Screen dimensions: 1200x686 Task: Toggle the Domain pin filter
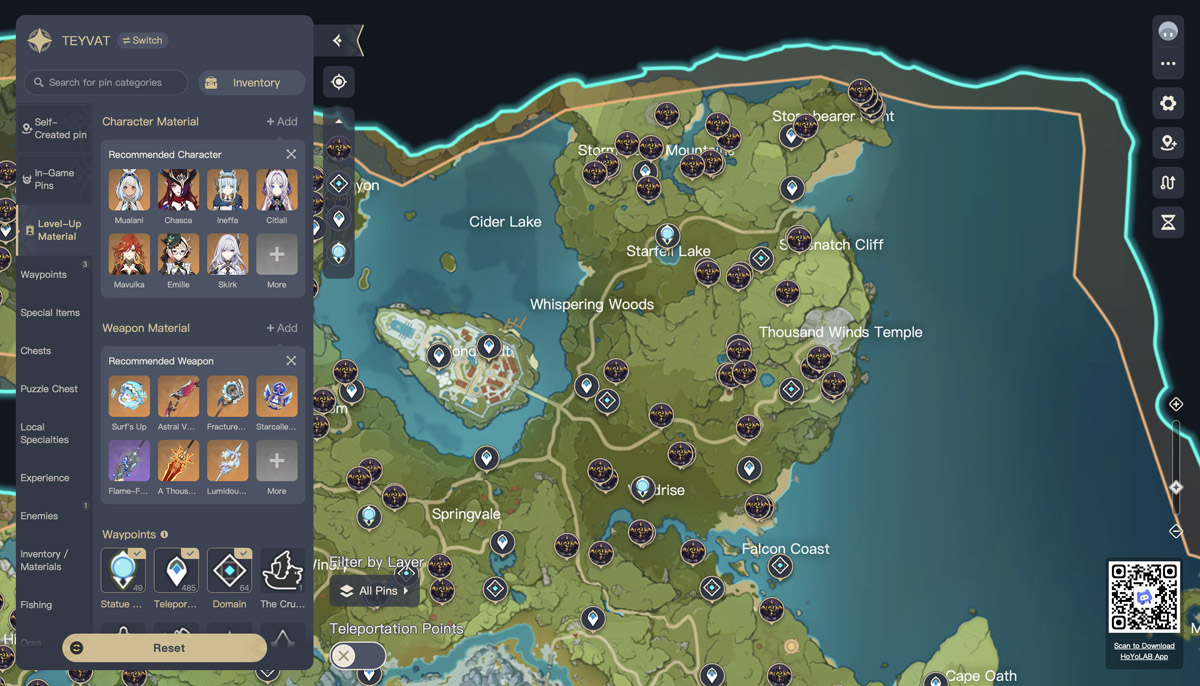click(229, 570)
